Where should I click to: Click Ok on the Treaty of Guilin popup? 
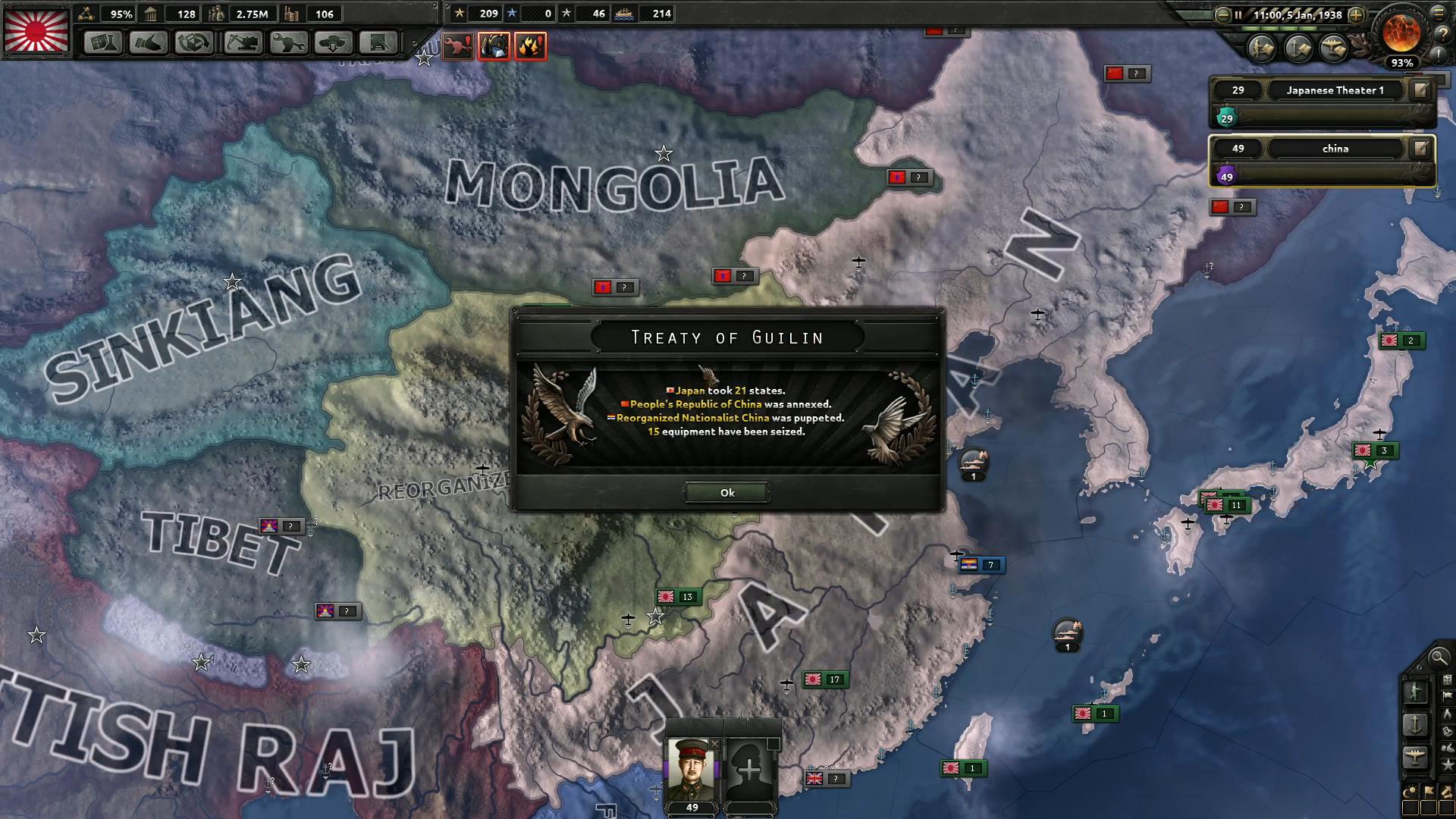click(x=726, y=493)
